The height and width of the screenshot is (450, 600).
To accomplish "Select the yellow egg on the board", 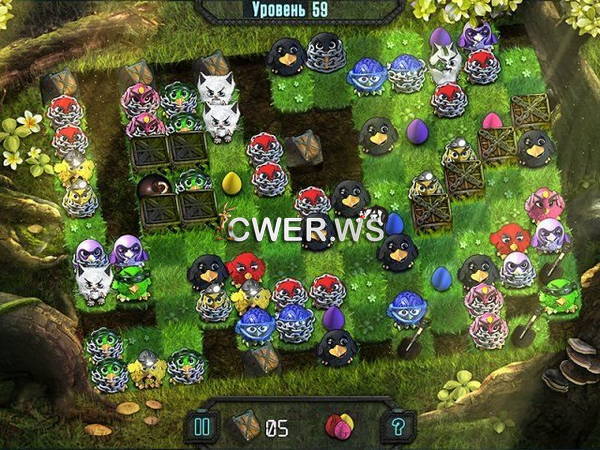I will tap(231, 183).
